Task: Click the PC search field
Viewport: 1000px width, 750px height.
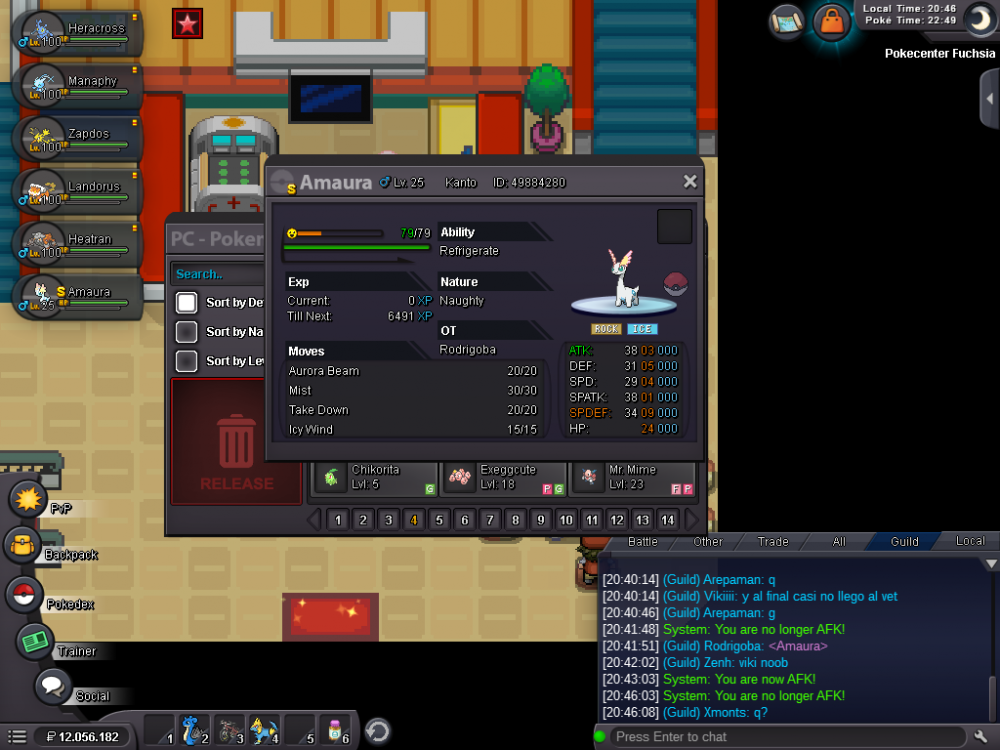Action: (220, 274)
